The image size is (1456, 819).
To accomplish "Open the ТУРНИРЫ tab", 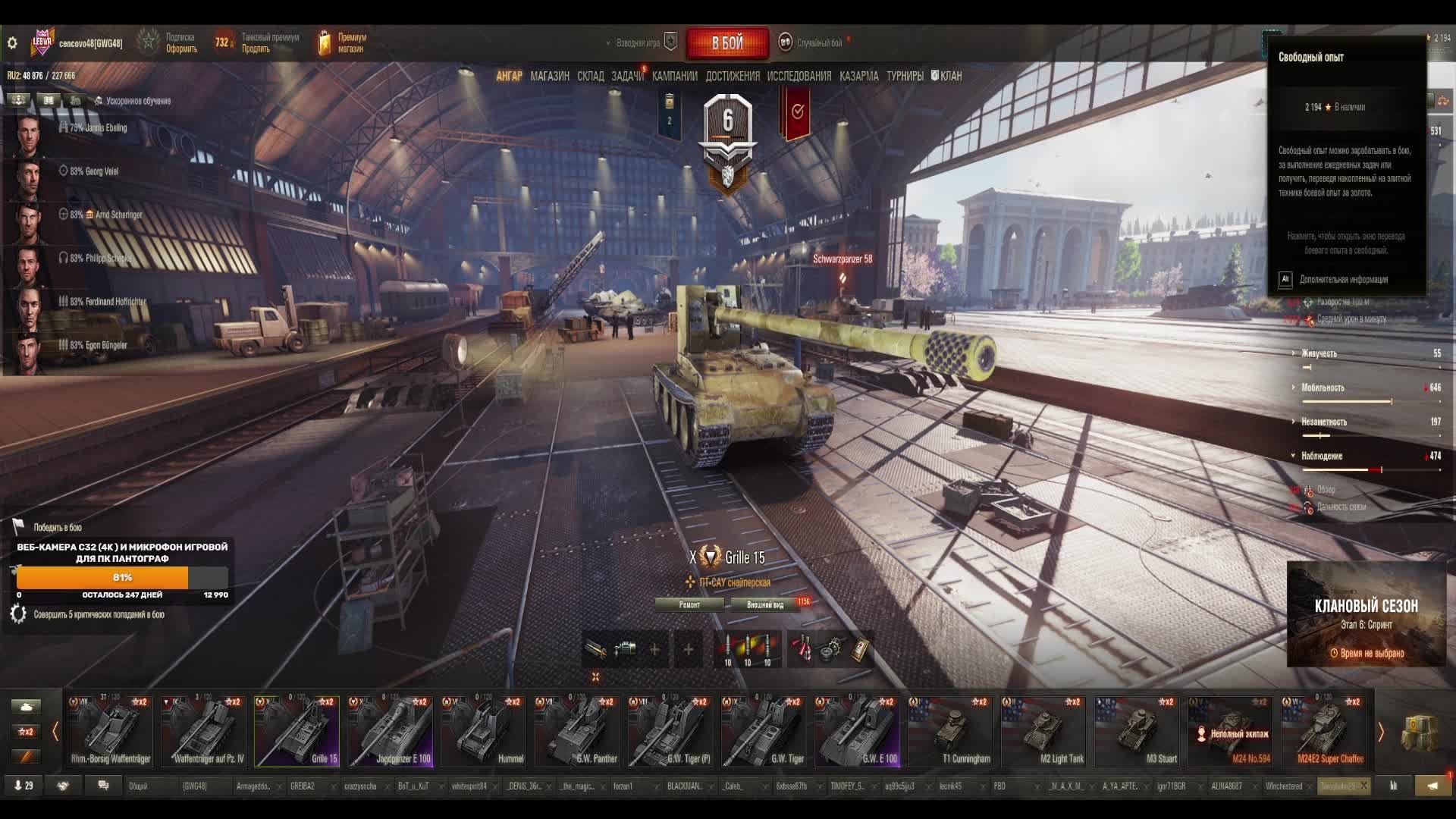I will 905,76.
